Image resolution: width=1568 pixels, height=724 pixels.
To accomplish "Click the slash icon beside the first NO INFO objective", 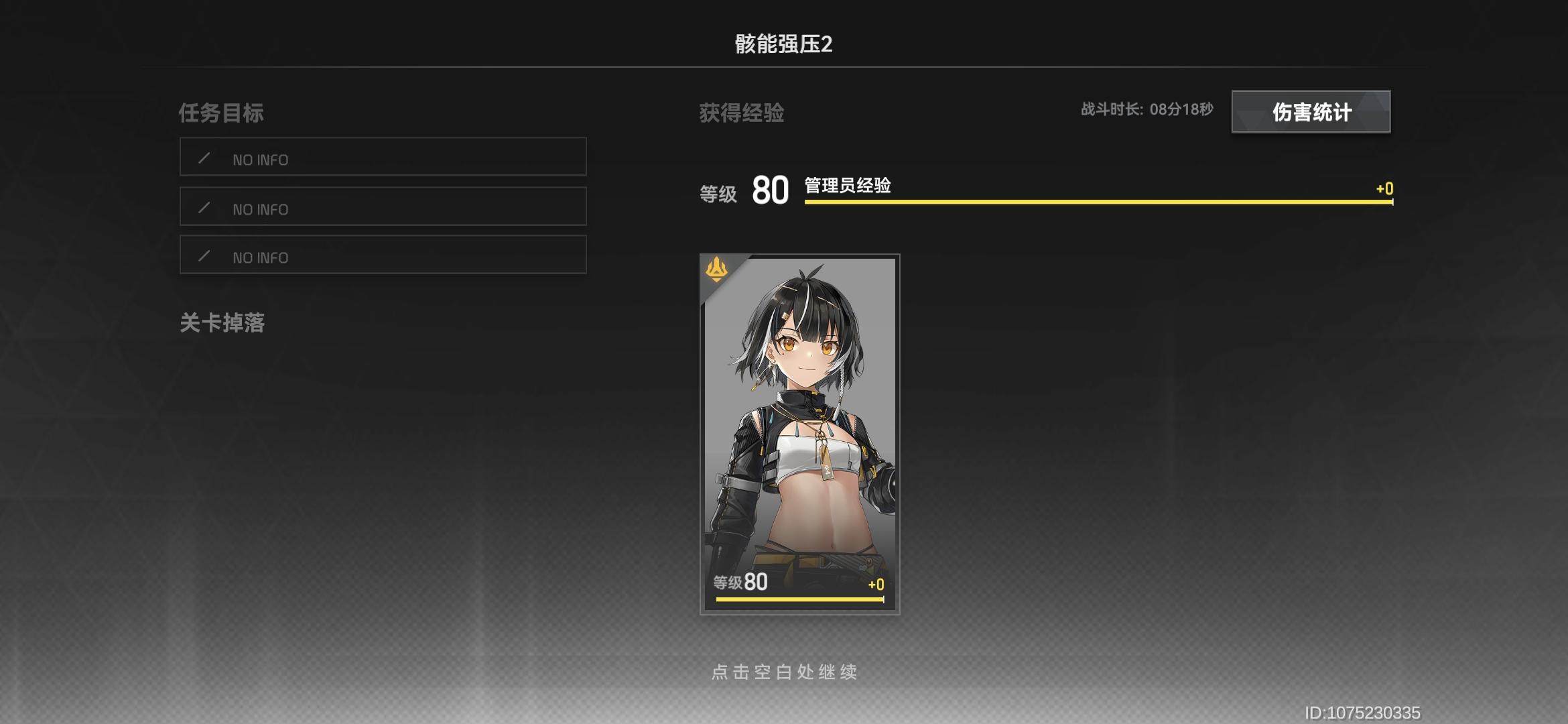I will click(x=206, y=158).
